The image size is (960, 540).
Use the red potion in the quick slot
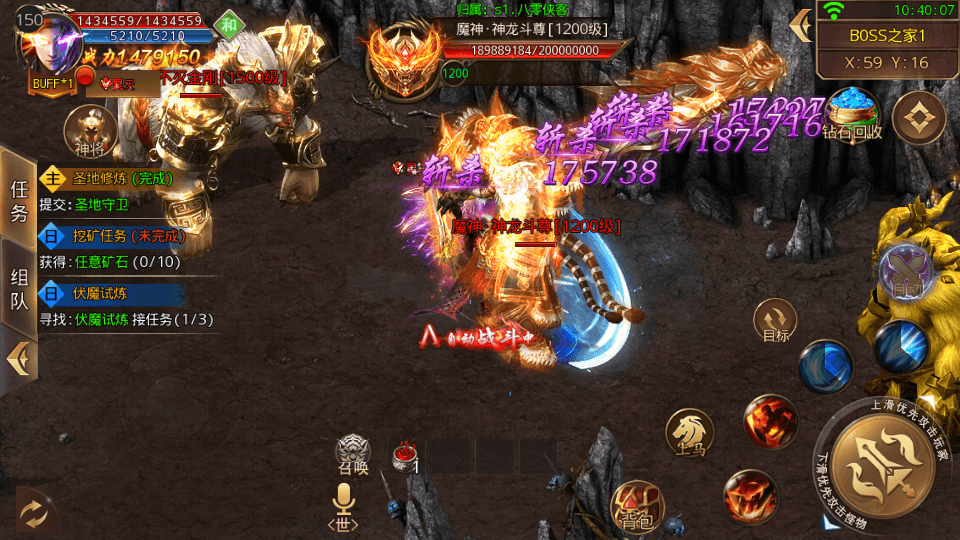[x=406, y=456]
